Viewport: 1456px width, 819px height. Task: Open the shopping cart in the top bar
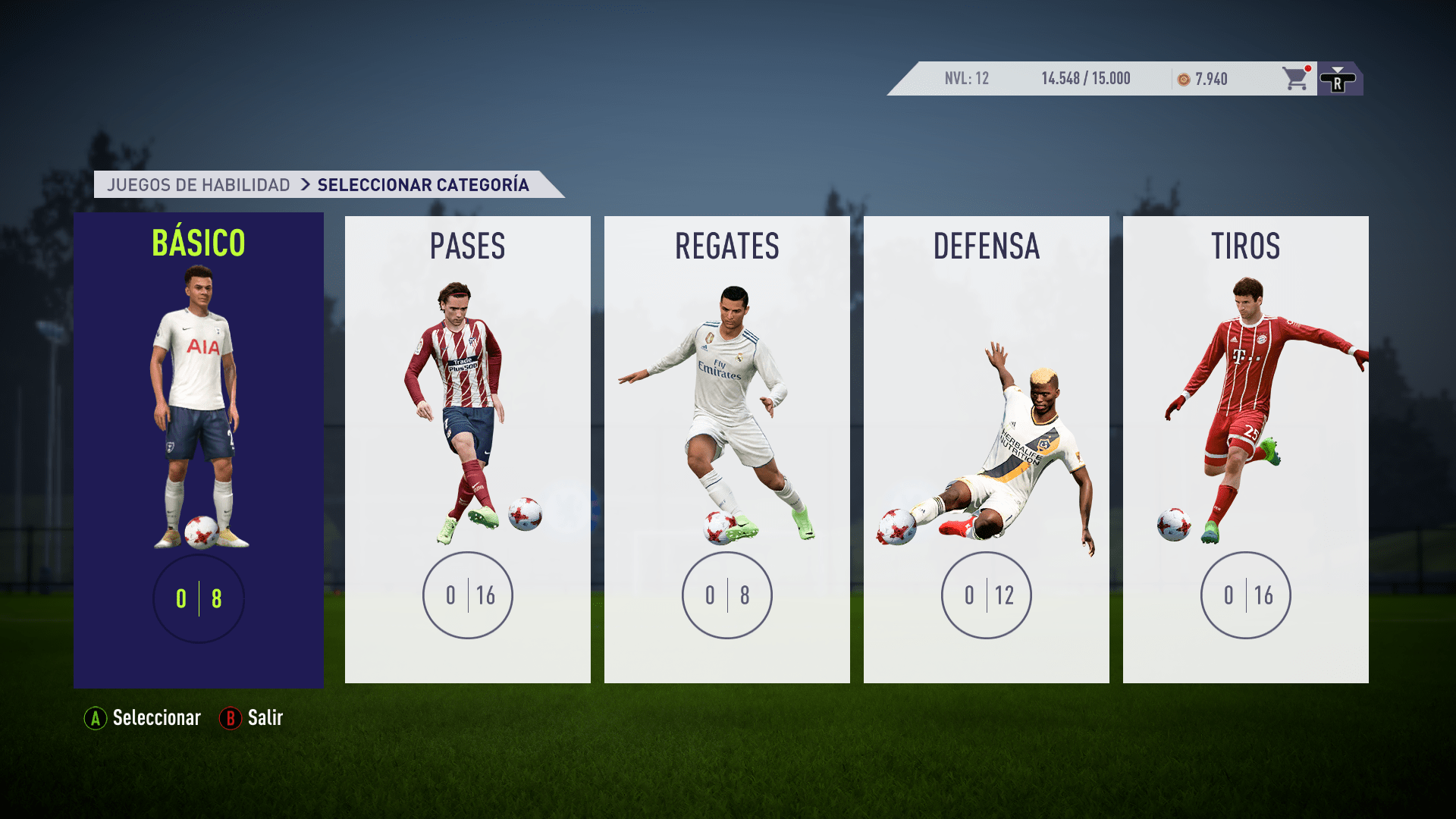coord(1294,79)
